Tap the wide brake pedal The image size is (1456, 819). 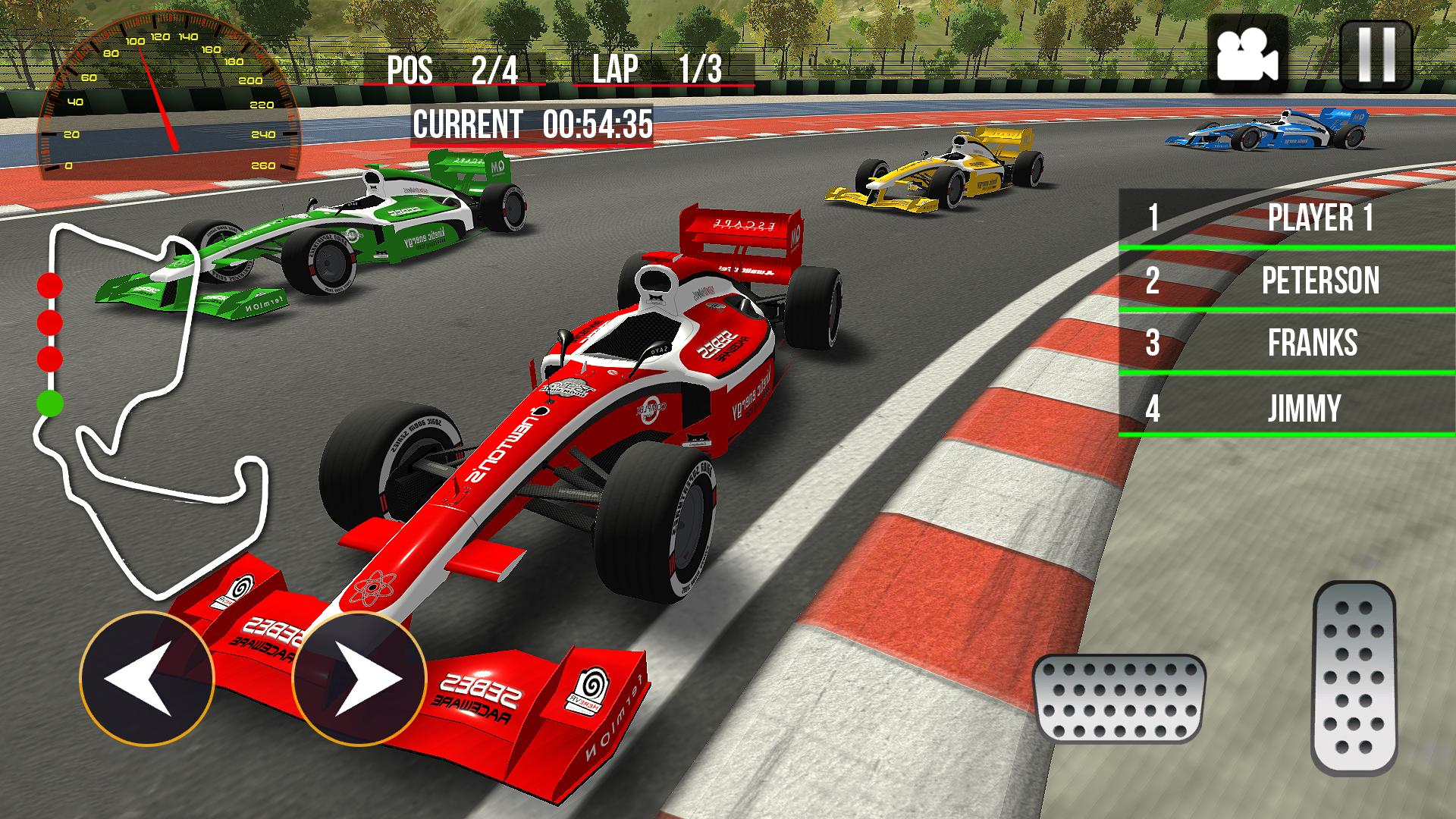(1119, 698)
